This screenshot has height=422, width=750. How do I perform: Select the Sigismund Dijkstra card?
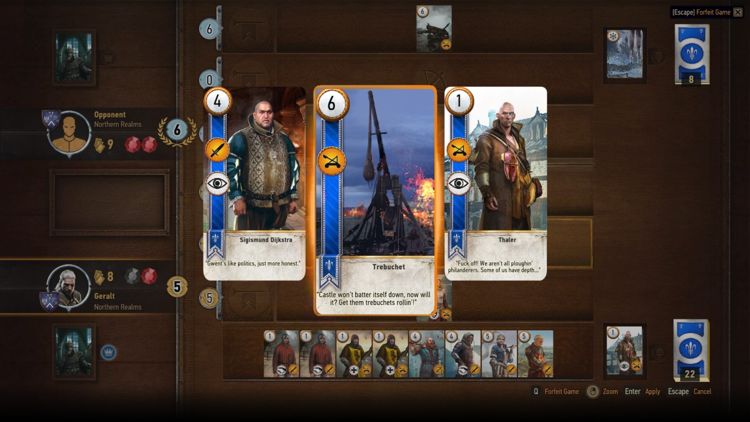point(255,183)
